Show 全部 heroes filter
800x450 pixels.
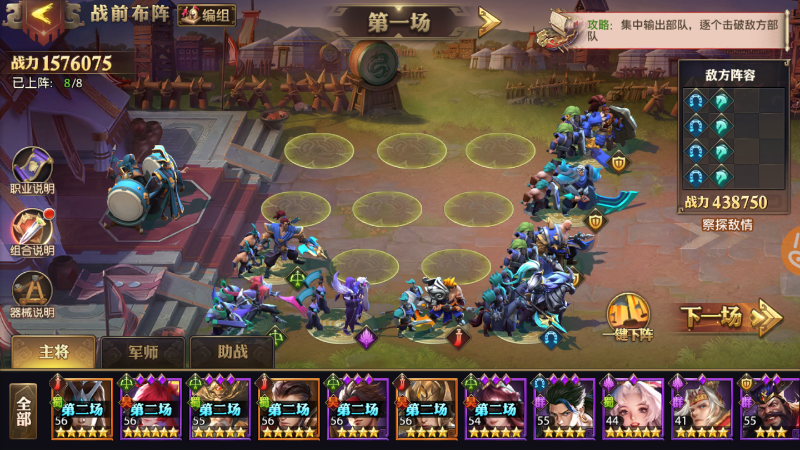click(x=24, y=411)
